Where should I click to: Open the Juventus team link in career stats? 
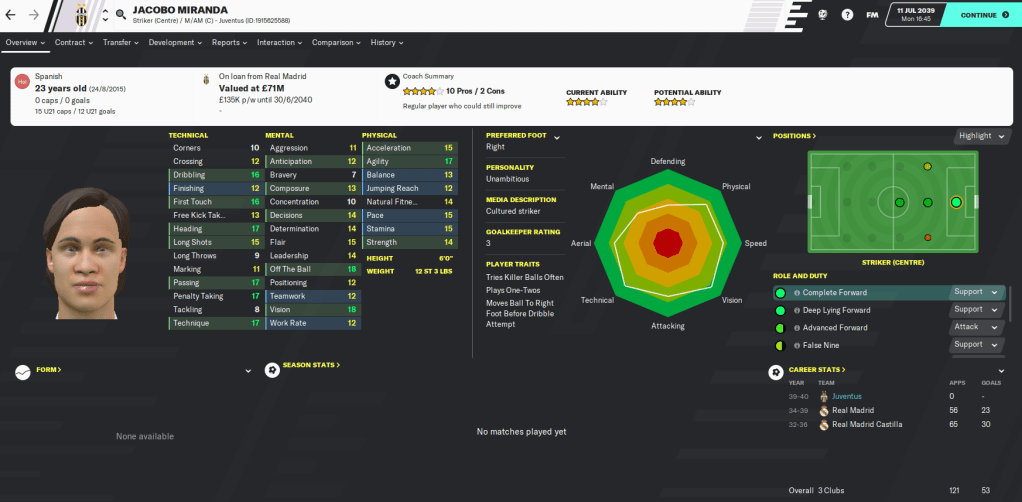click(x=848, y=396)
